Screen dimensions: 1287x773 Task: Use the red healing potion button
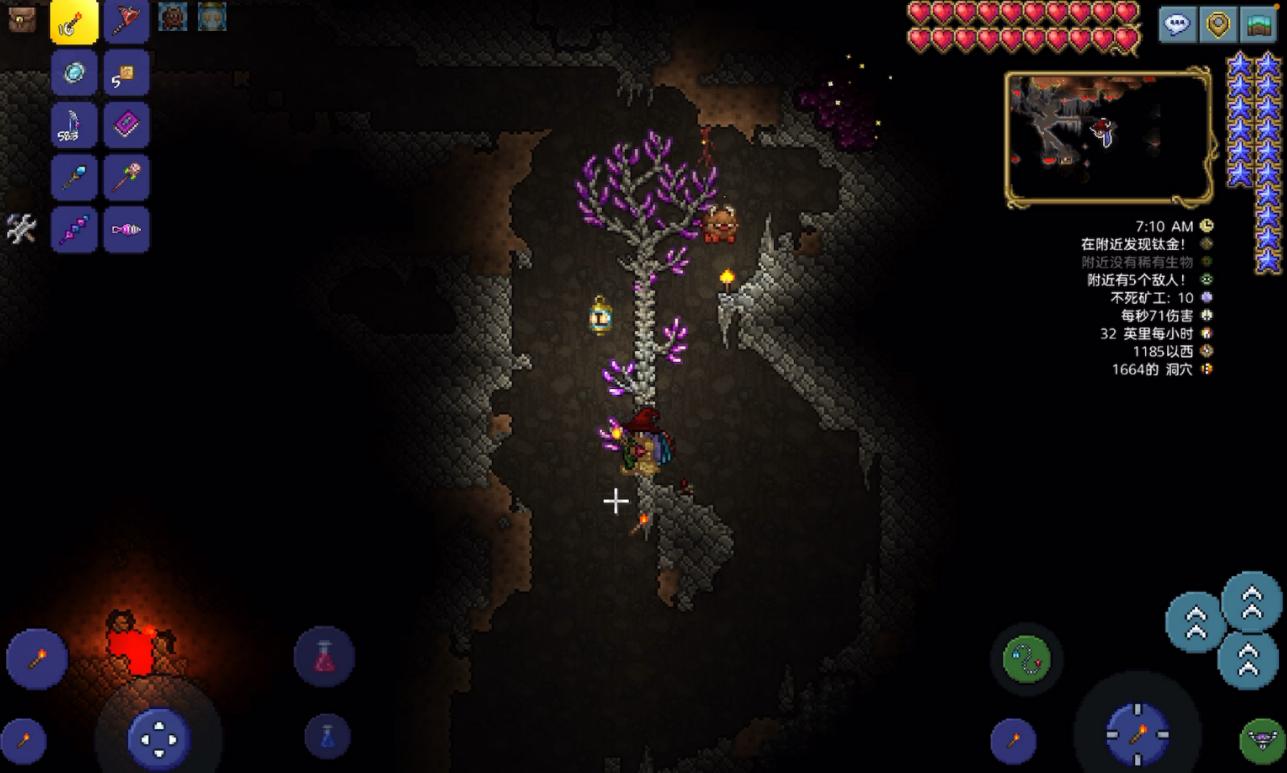pyautogui.click(x=324, y=657)
